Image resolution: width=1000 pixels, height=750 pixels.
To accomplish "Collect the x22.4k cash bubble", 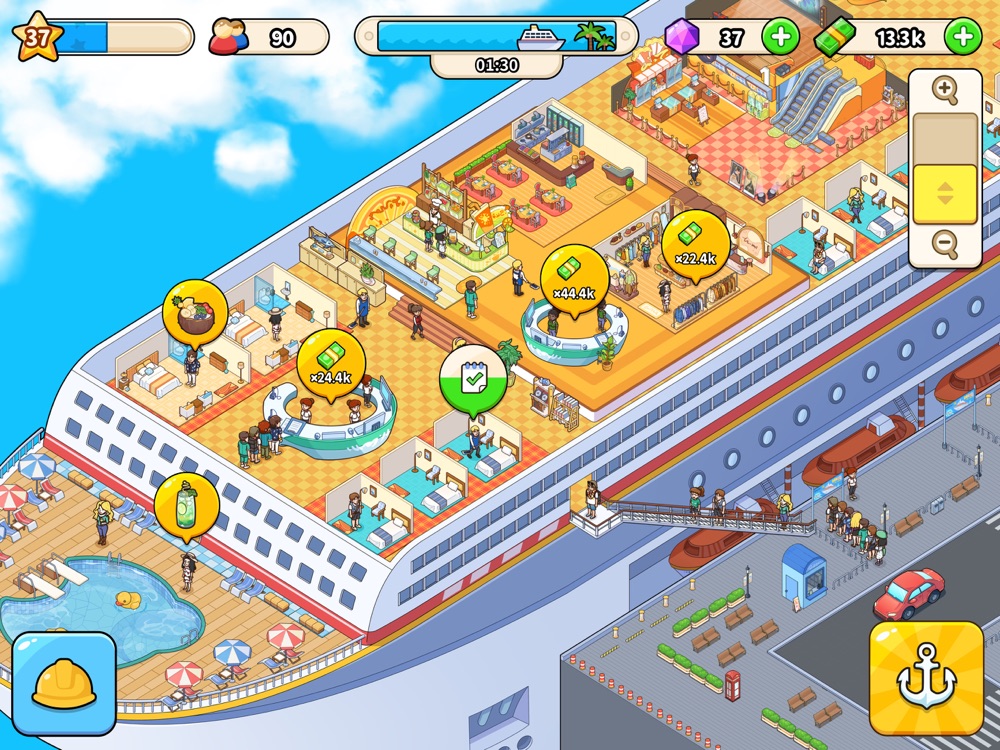I will (x=695, y=243).
